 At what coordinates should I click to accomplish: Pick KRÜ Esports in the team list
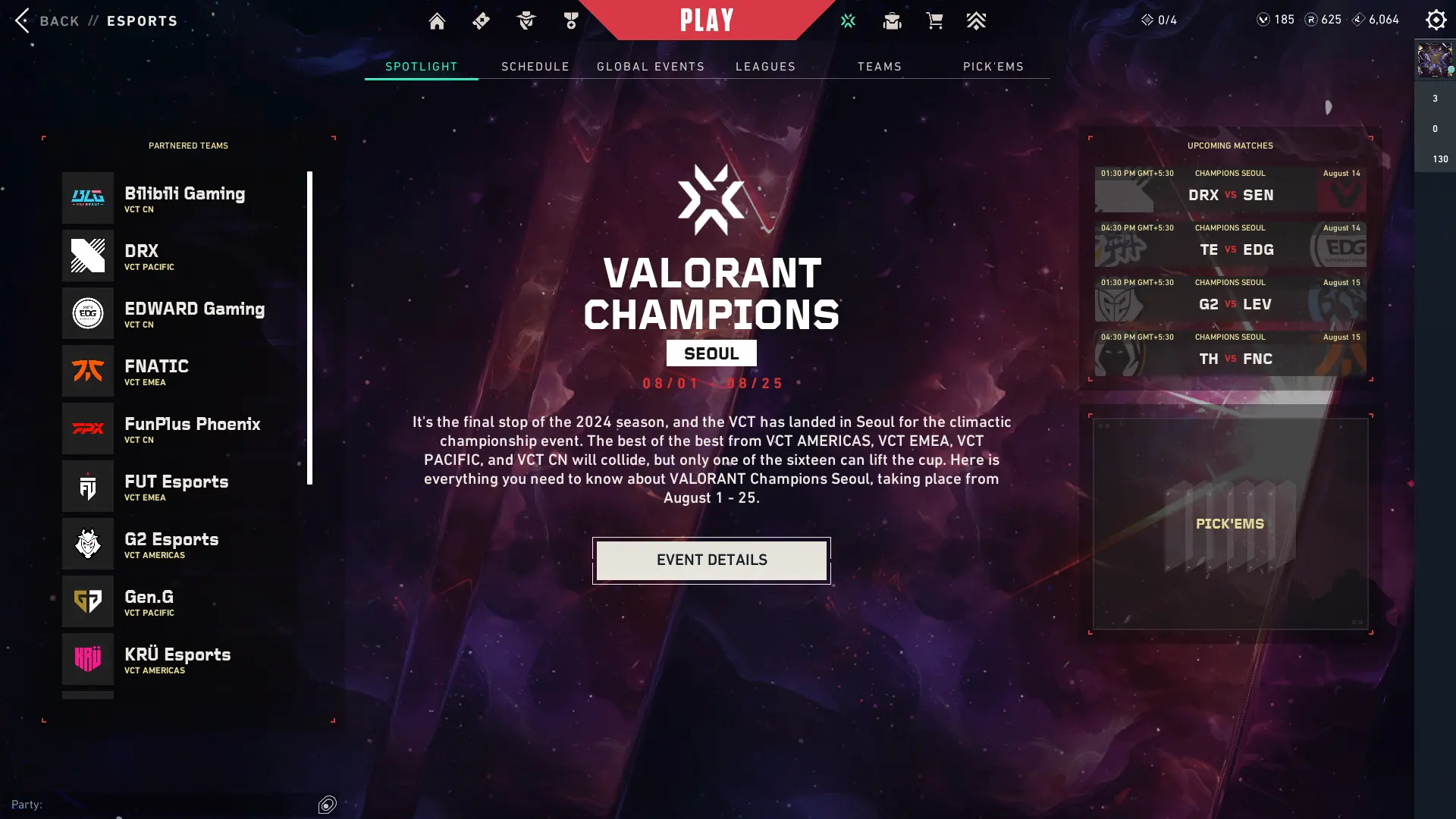tap(182, 659)
